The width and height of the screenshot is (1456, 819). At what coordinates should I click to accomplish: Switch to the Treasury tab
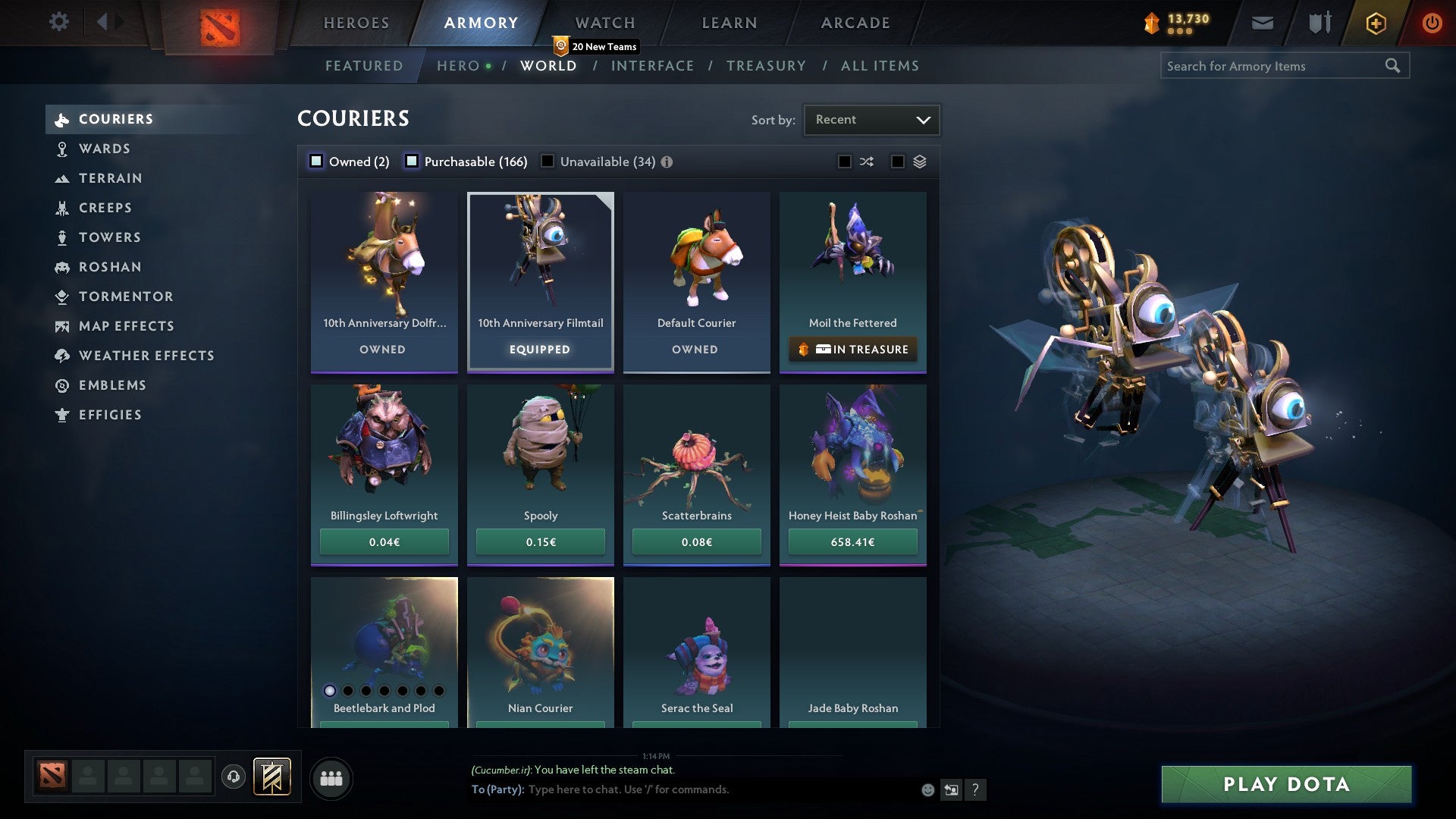click(767, 66)
